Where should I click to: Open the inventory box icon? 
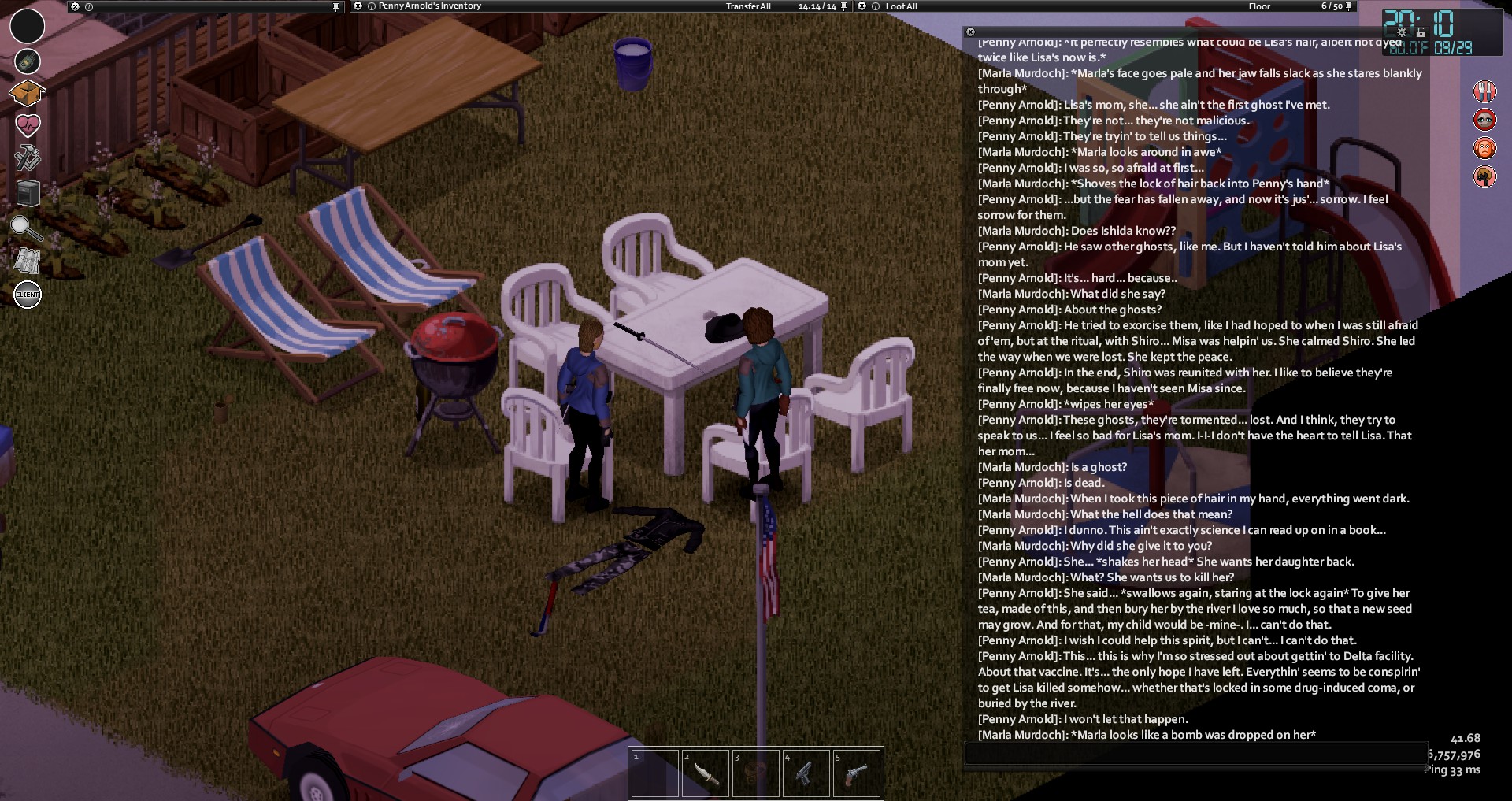coord(27,93)
